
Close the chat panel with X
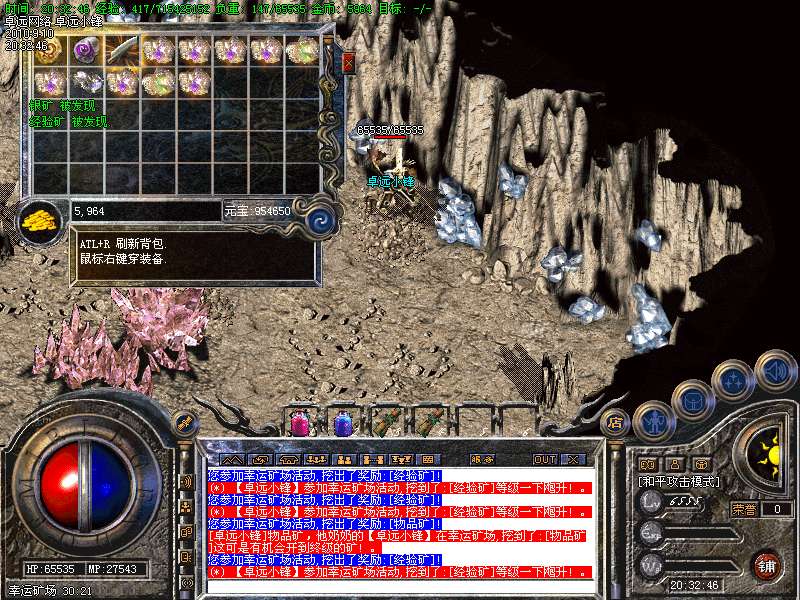click(x=572, y=459)
